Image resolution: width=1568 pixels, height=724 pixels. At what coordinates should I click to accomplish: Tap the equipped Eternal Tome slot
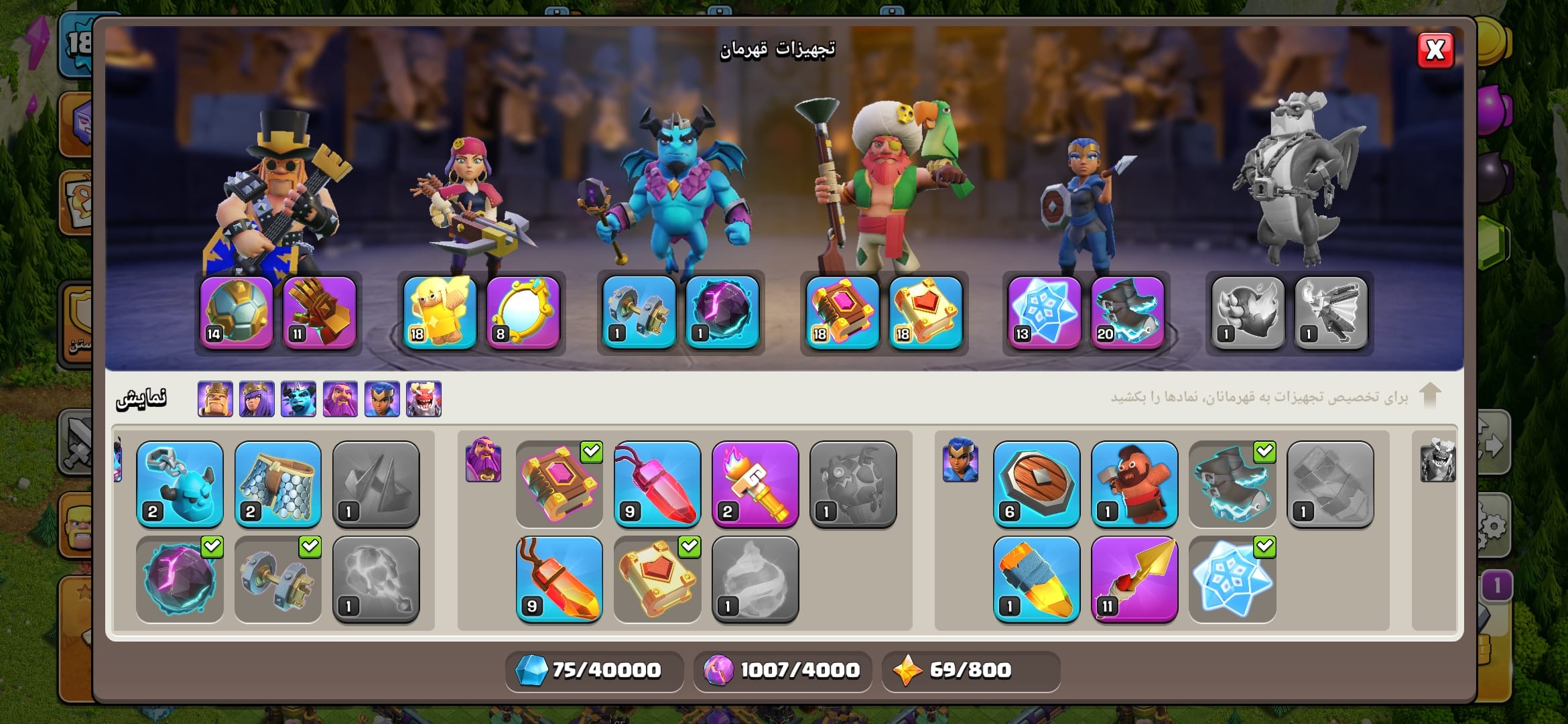[x=842, y=312]
